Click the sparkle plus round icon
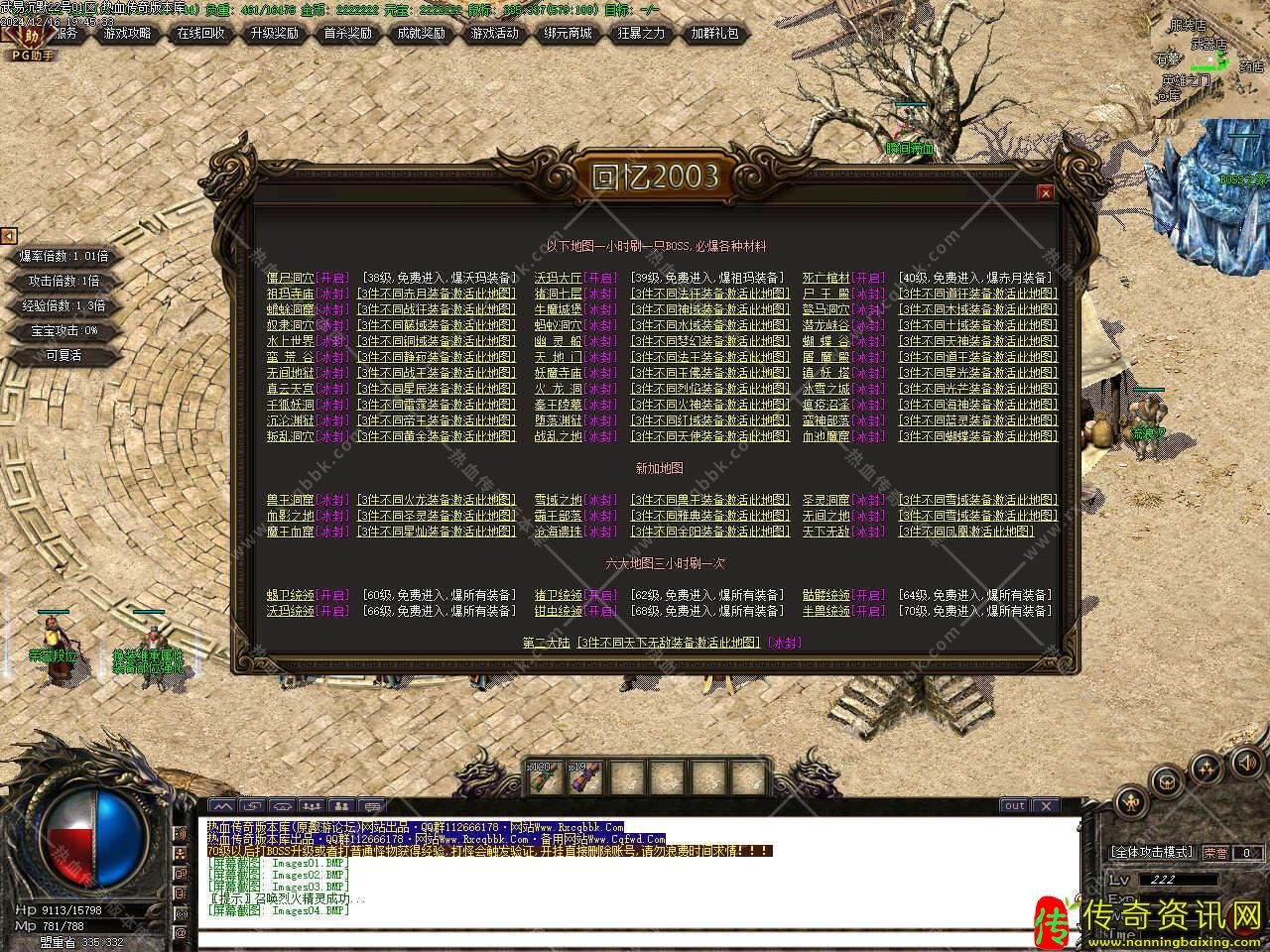The width and height of the screenshot is (1270, 952). pos(1206,767)
